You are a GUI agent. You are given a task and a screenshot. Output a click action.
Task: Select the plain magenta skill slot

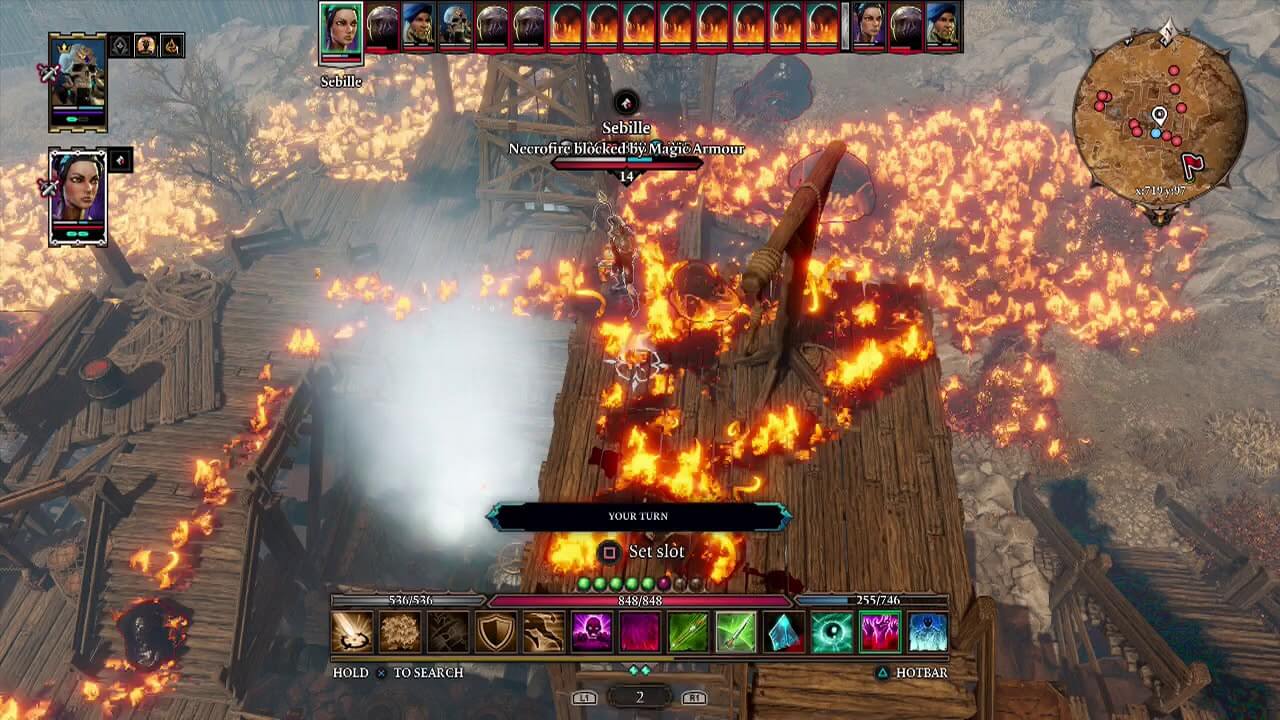click(x=640, y=632)
